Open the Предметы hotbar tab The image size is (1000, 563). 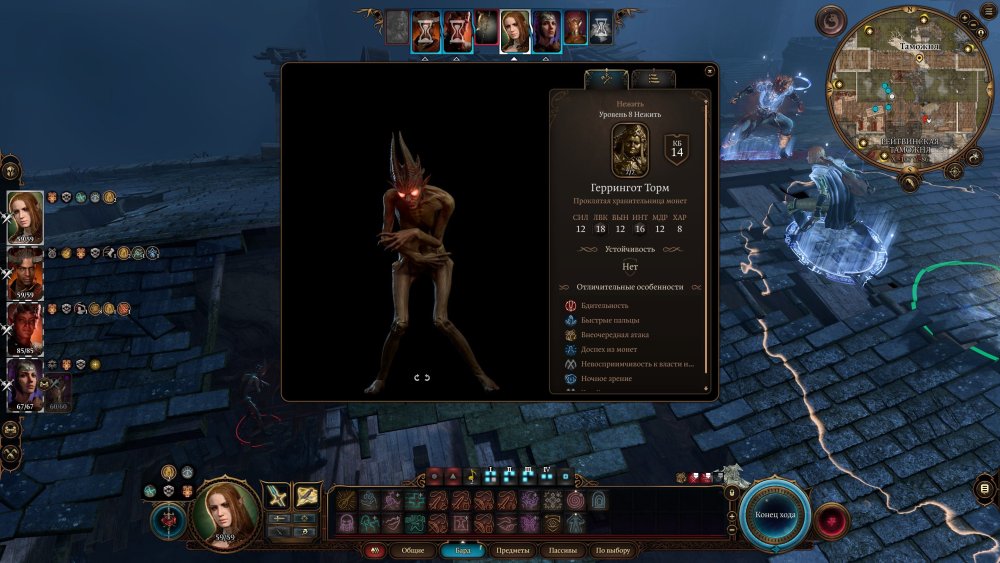pyautogui.click(x=513, y=551)
